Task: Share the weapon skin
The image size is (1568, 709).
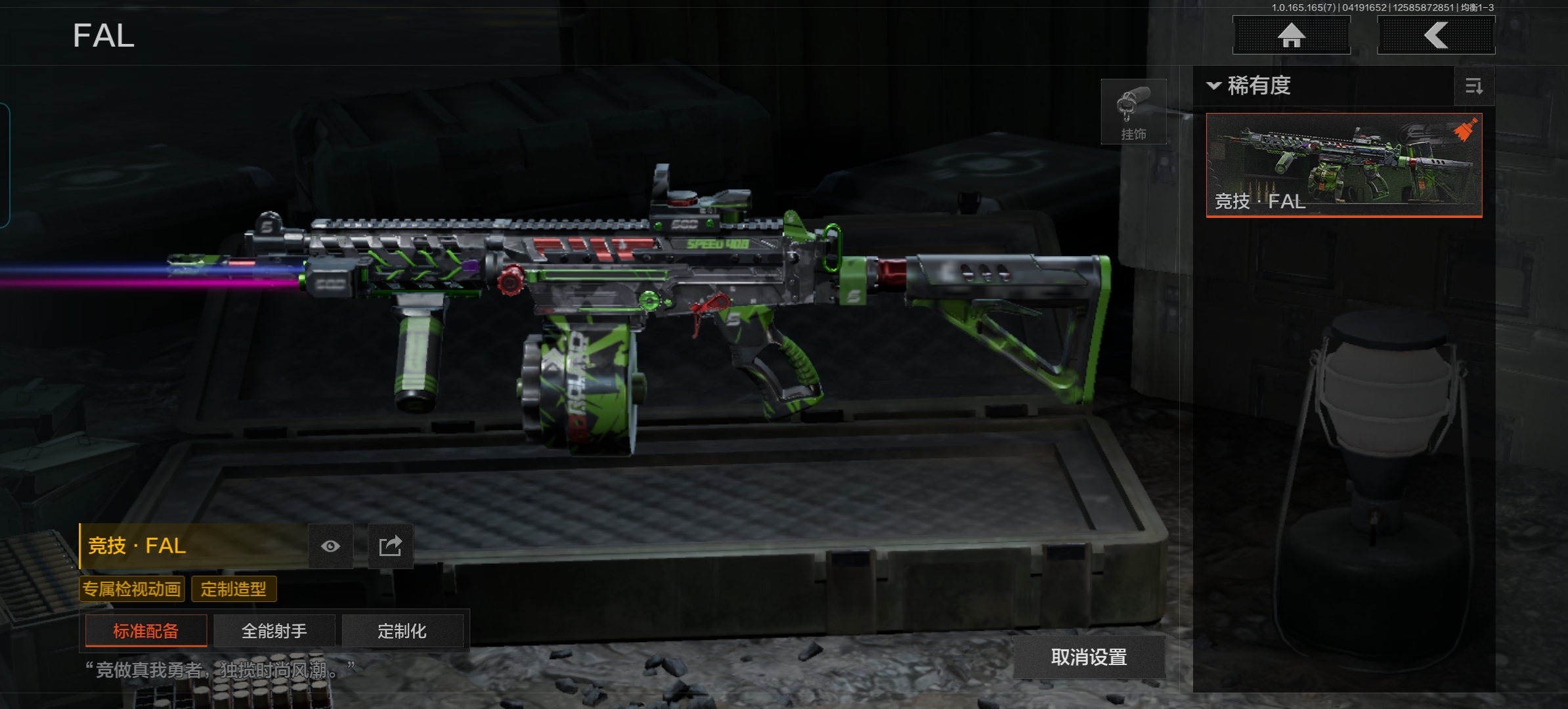Action: click(390, 546)
